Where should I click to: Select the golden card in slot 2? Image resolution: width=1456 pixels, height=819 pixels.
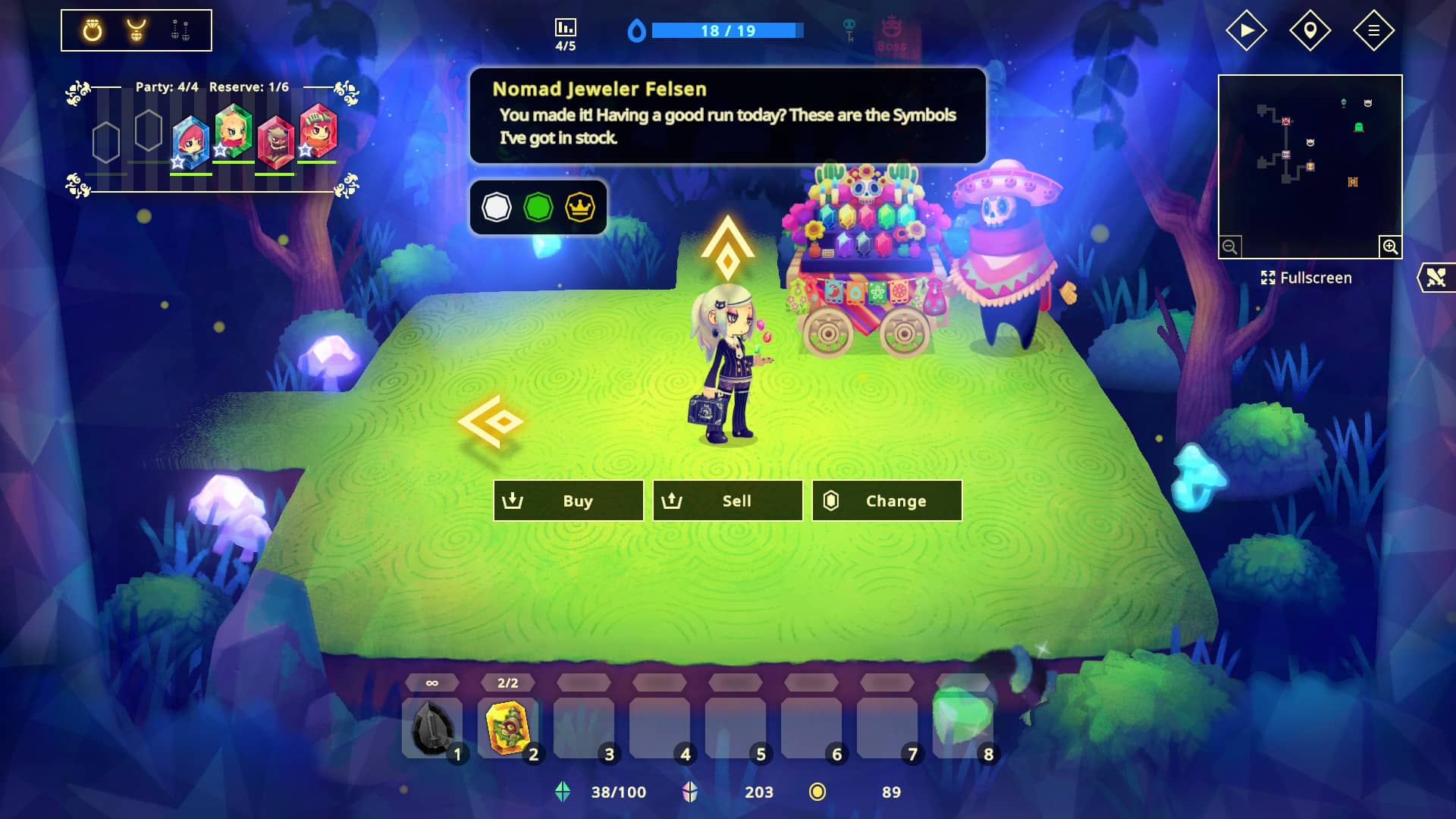click(508, 728)
